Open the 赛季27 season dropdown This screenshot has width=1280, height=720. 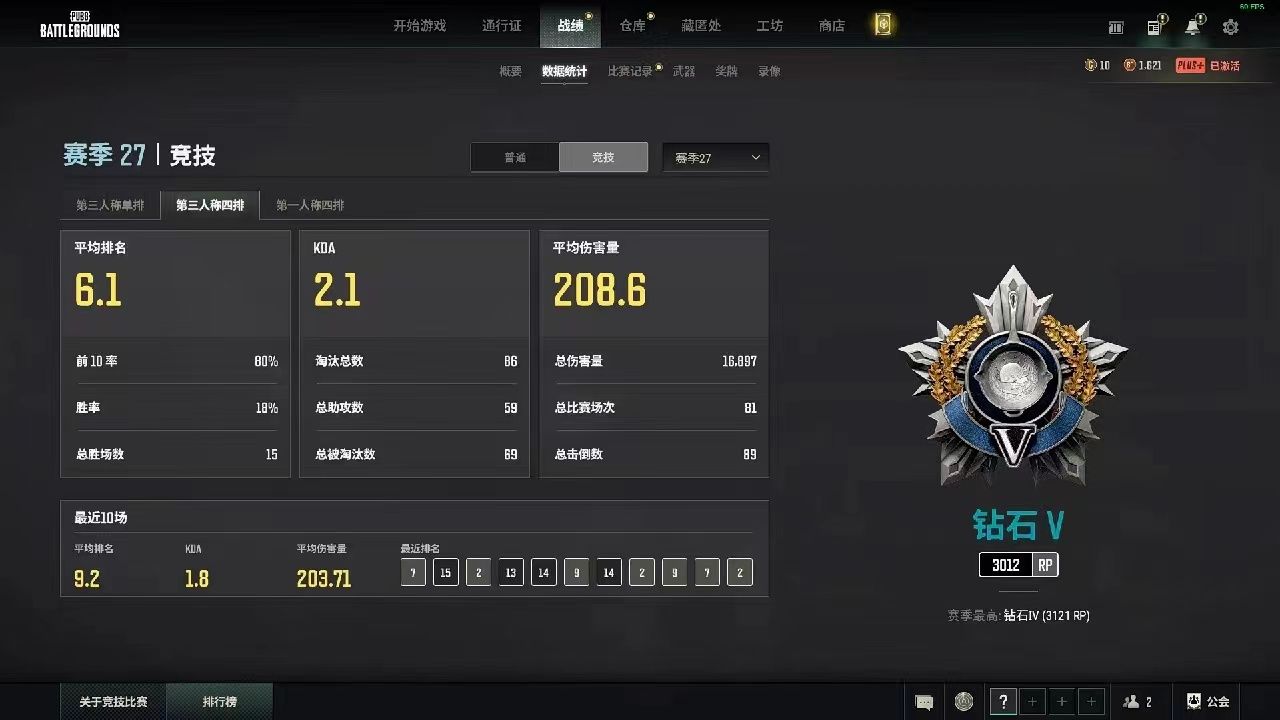pyautogui.click(x=715, y=157)
